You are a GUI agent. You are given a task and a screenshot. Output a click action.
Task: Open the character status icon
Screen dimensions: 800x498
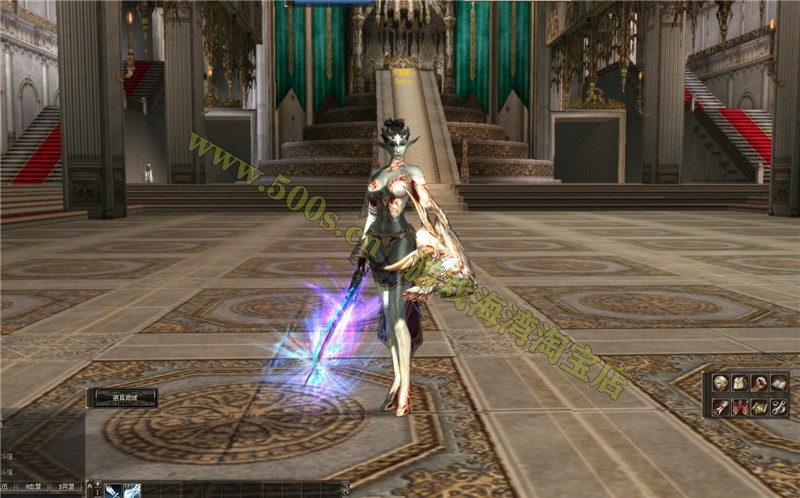coord(720,383)
